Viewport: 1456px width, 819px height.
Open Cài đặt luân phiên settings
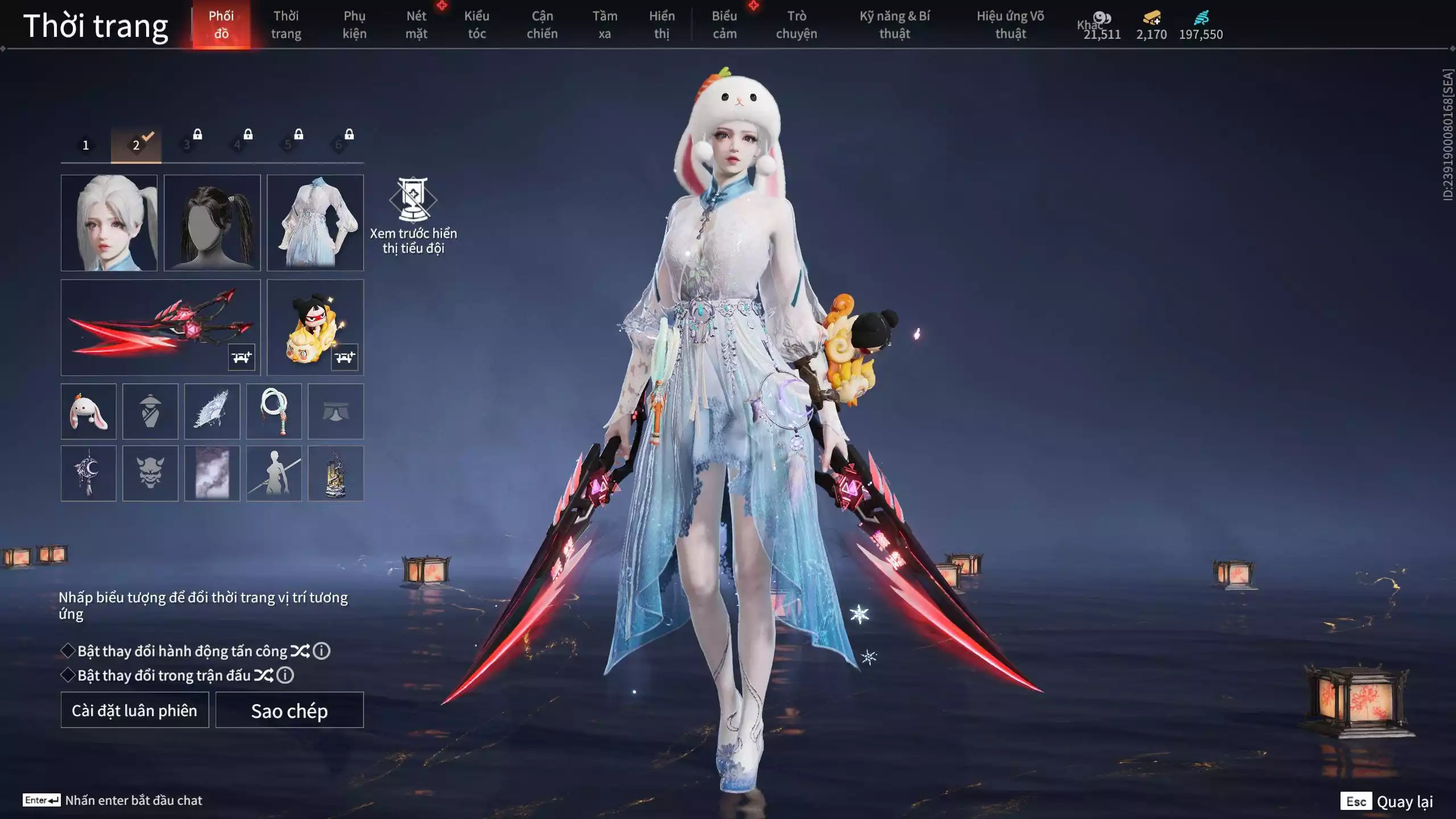pos(135,710)
